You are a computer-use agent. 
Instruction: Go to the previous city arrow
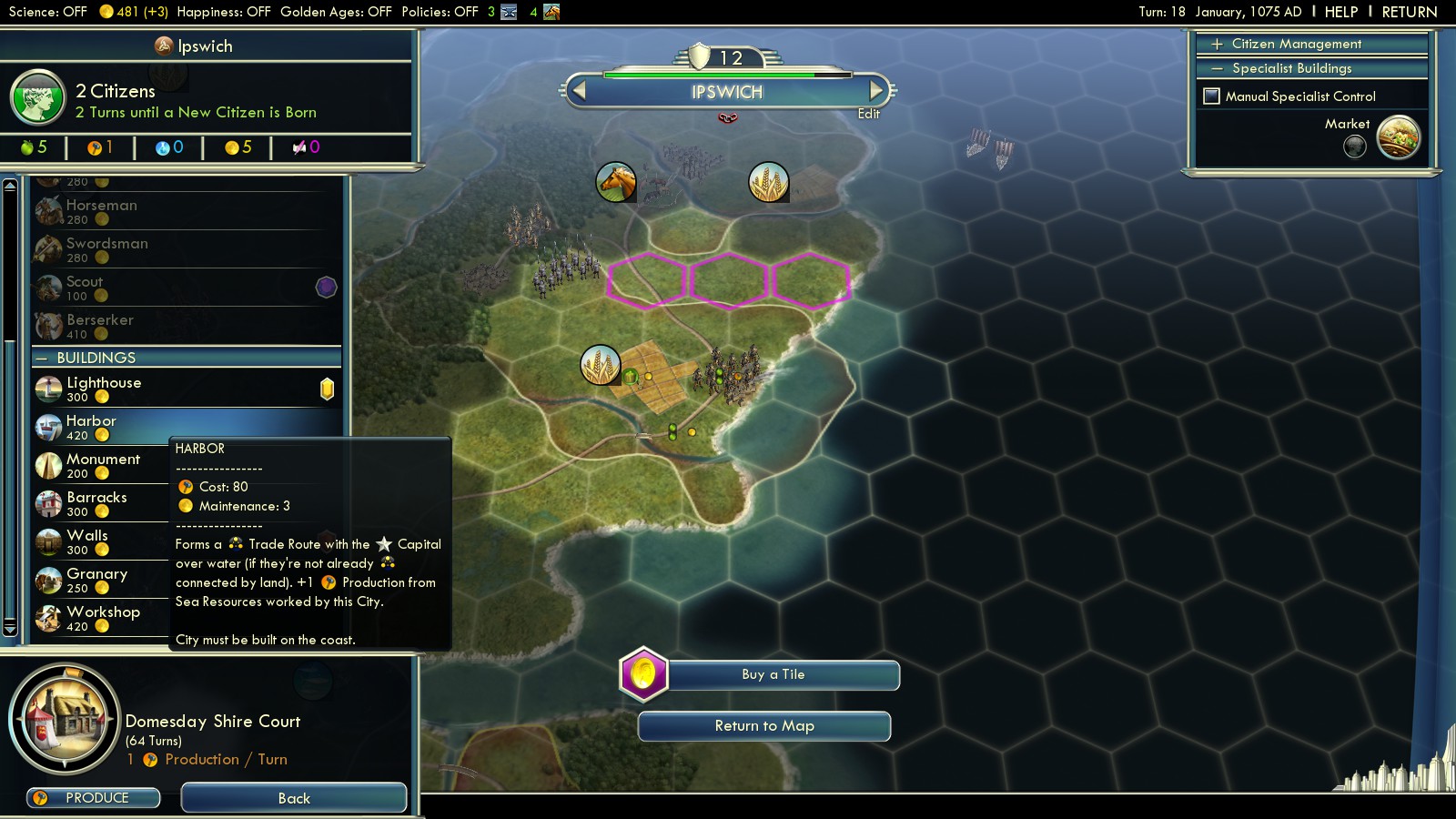pyautogui.click(x=578, y=91)
